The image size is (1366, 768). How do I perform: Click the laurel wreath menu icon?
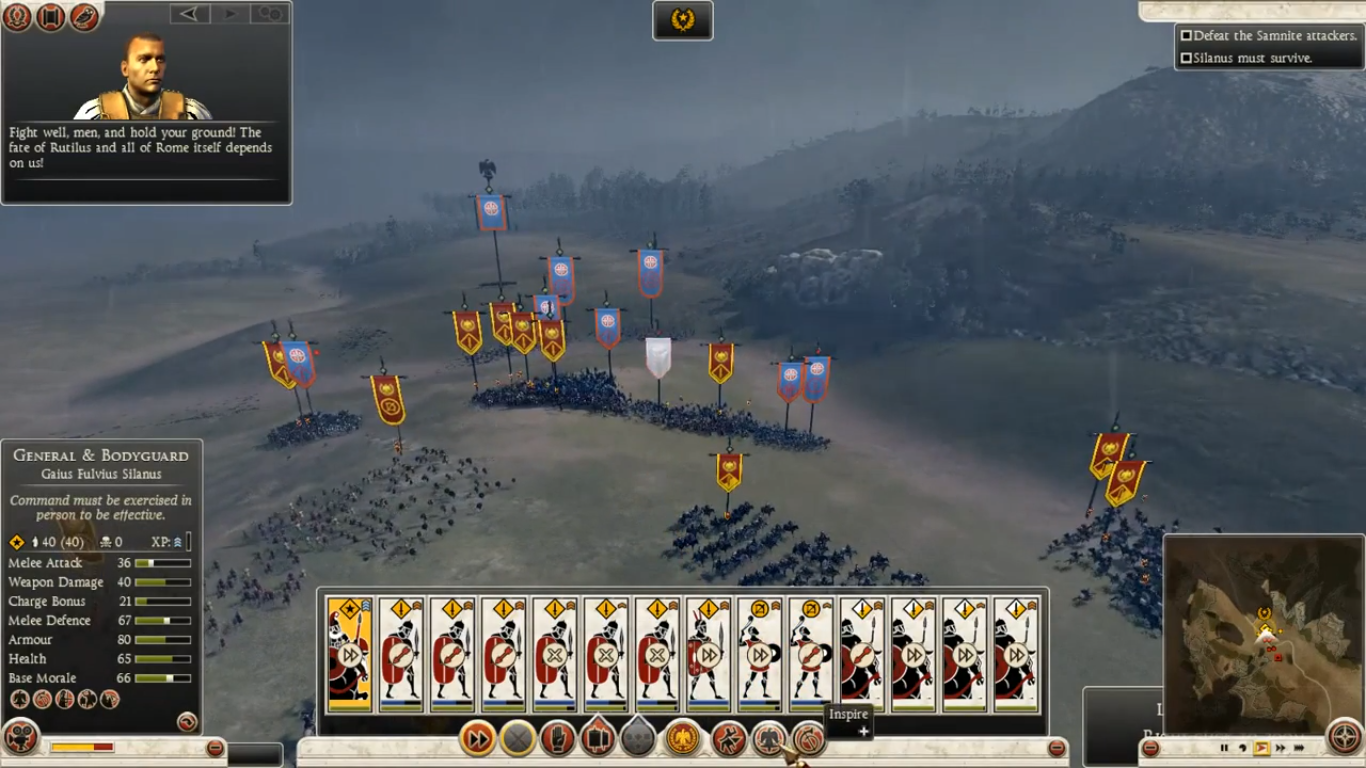pos(17,18)
